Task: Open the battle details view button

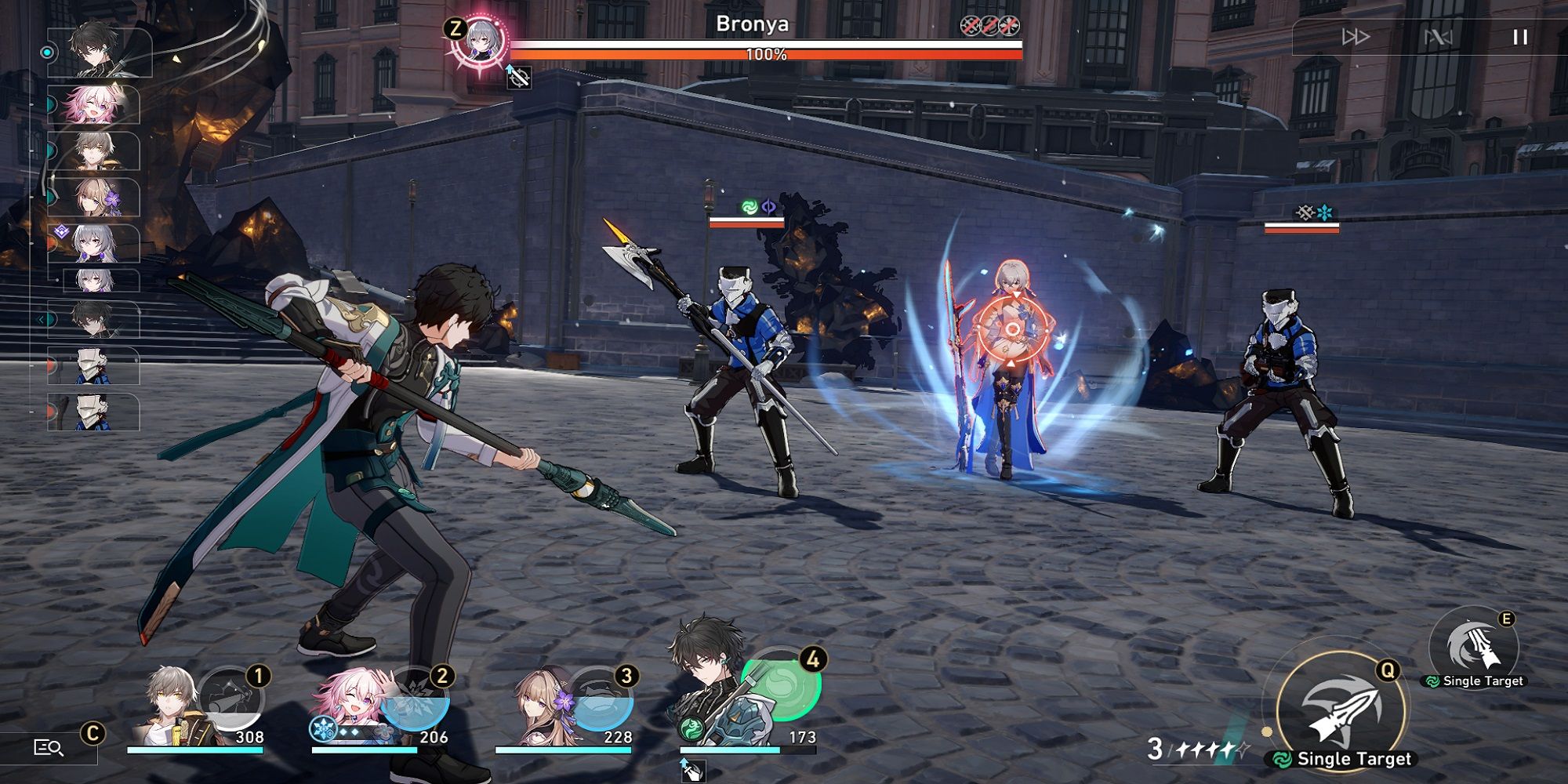Action: tap(49, 747)
